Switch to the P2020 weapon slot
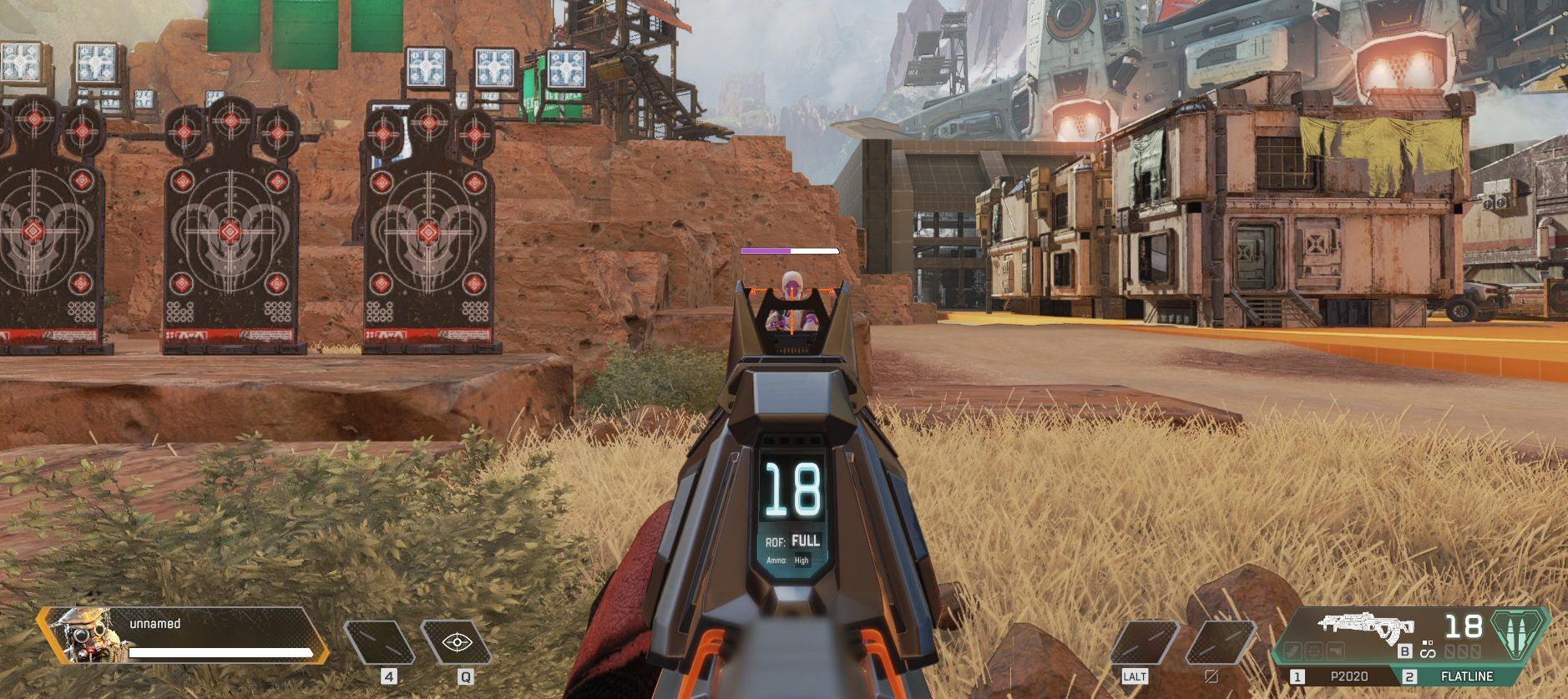 [1343, 676]
